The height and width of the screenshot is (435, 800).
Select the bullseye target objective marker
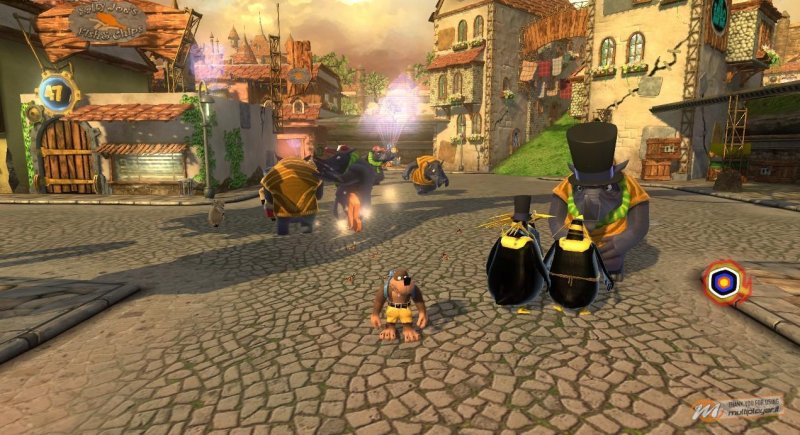[725, 283]
